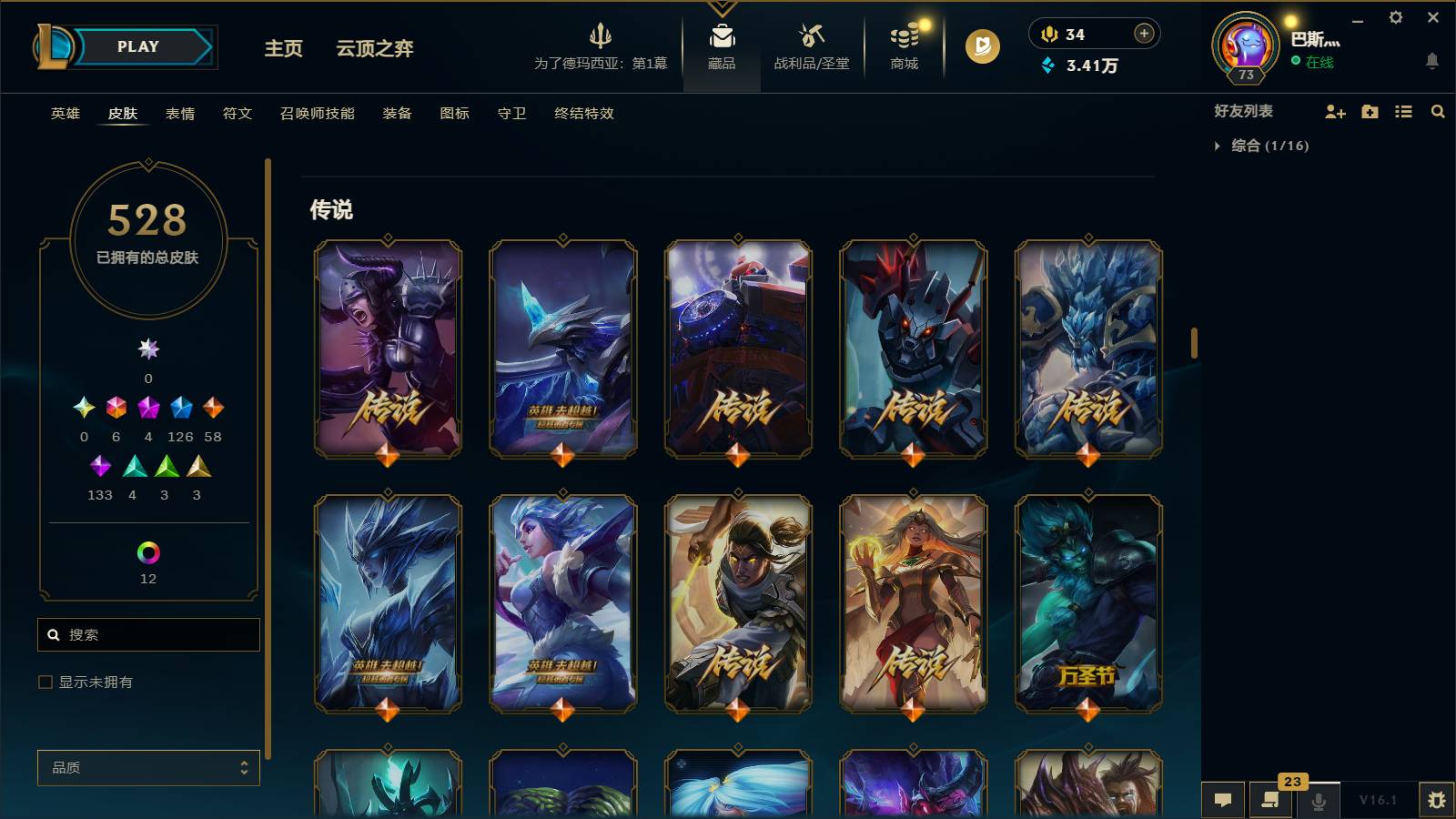Viewport: 1456px width, 819px height.
Task: Click the add friend group folder icon
Action: click(x=1368, y=112)
